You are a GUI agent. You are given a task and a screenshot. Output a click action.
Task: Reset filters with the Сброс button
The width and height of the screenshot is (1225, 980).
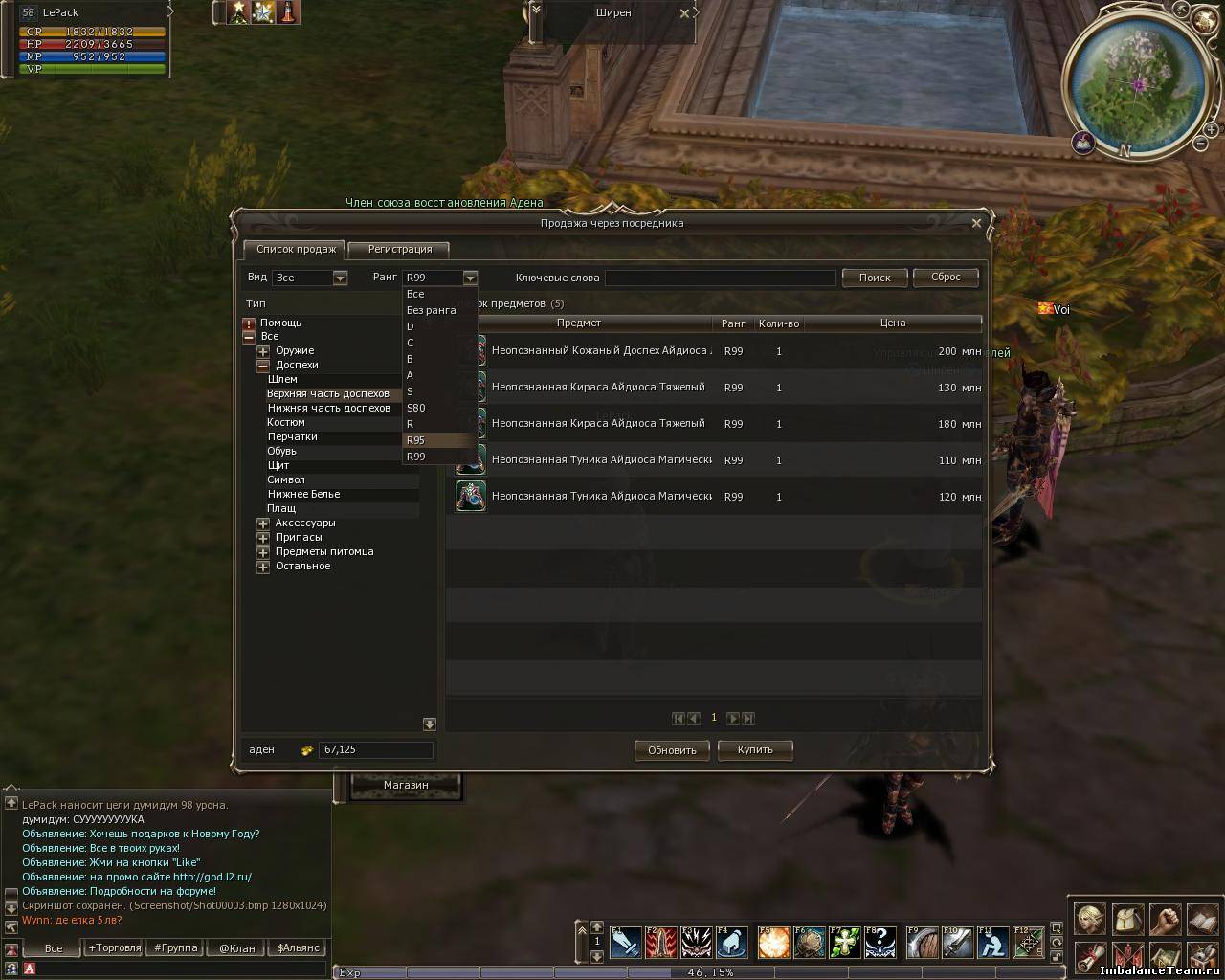click(946, 277)
